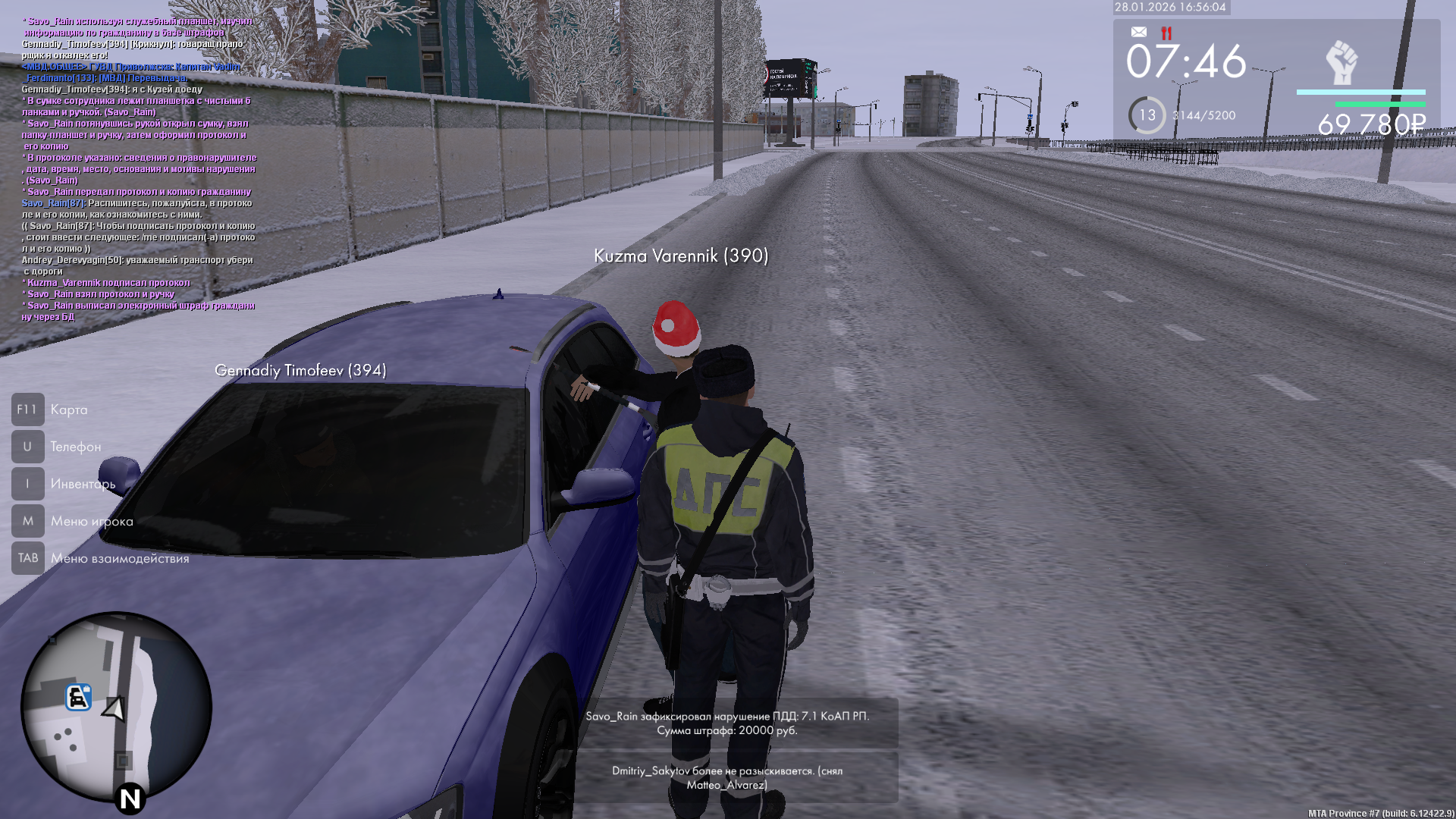Dismiss the Savo_Rain fine notification
Screen dimensions: 1456x819
tap(726, 723)
